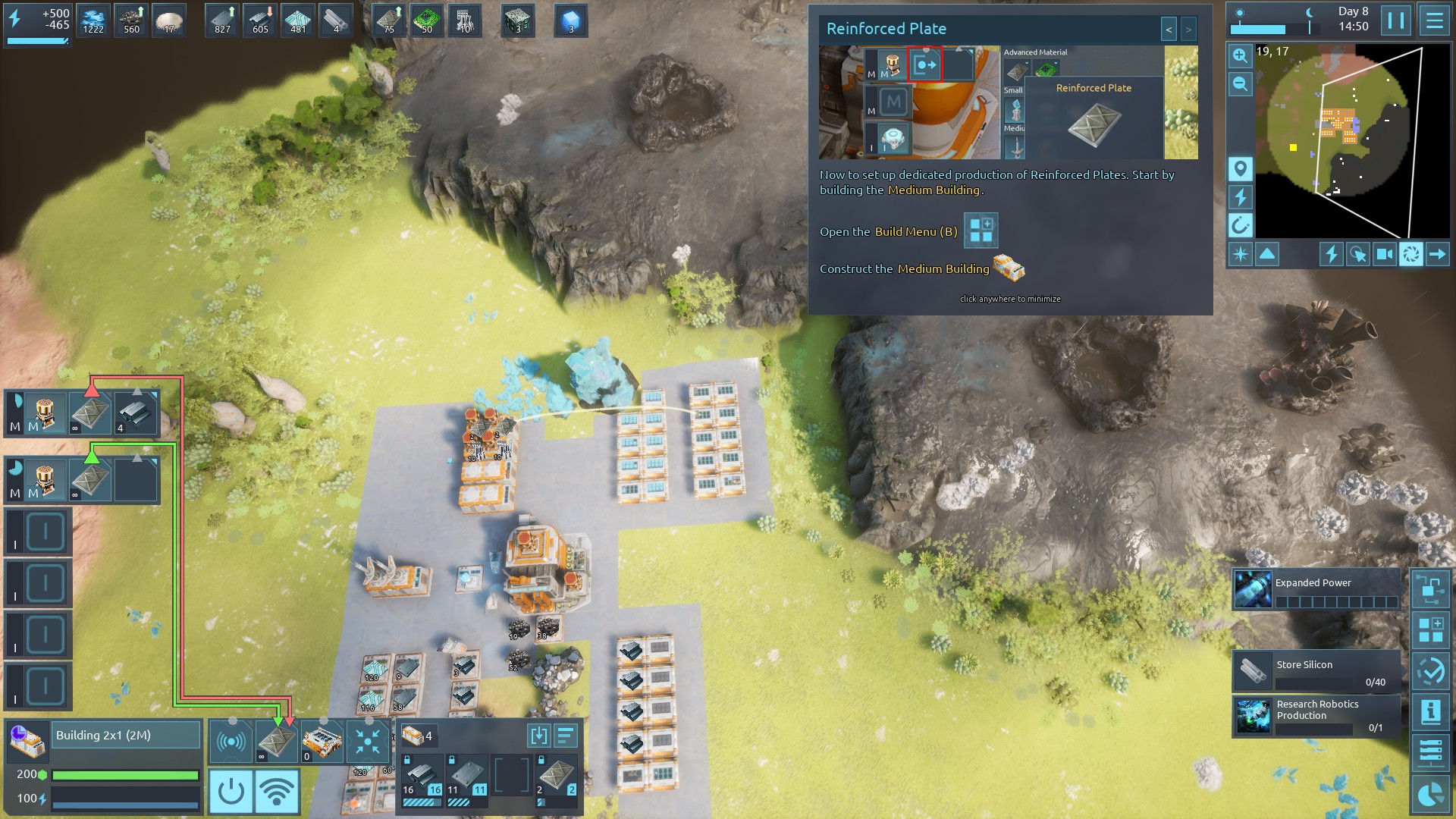Click the Building 2x1 (2M) name field
The image size is (1456, 819).
pyautogui.click(x=126, y=735)
